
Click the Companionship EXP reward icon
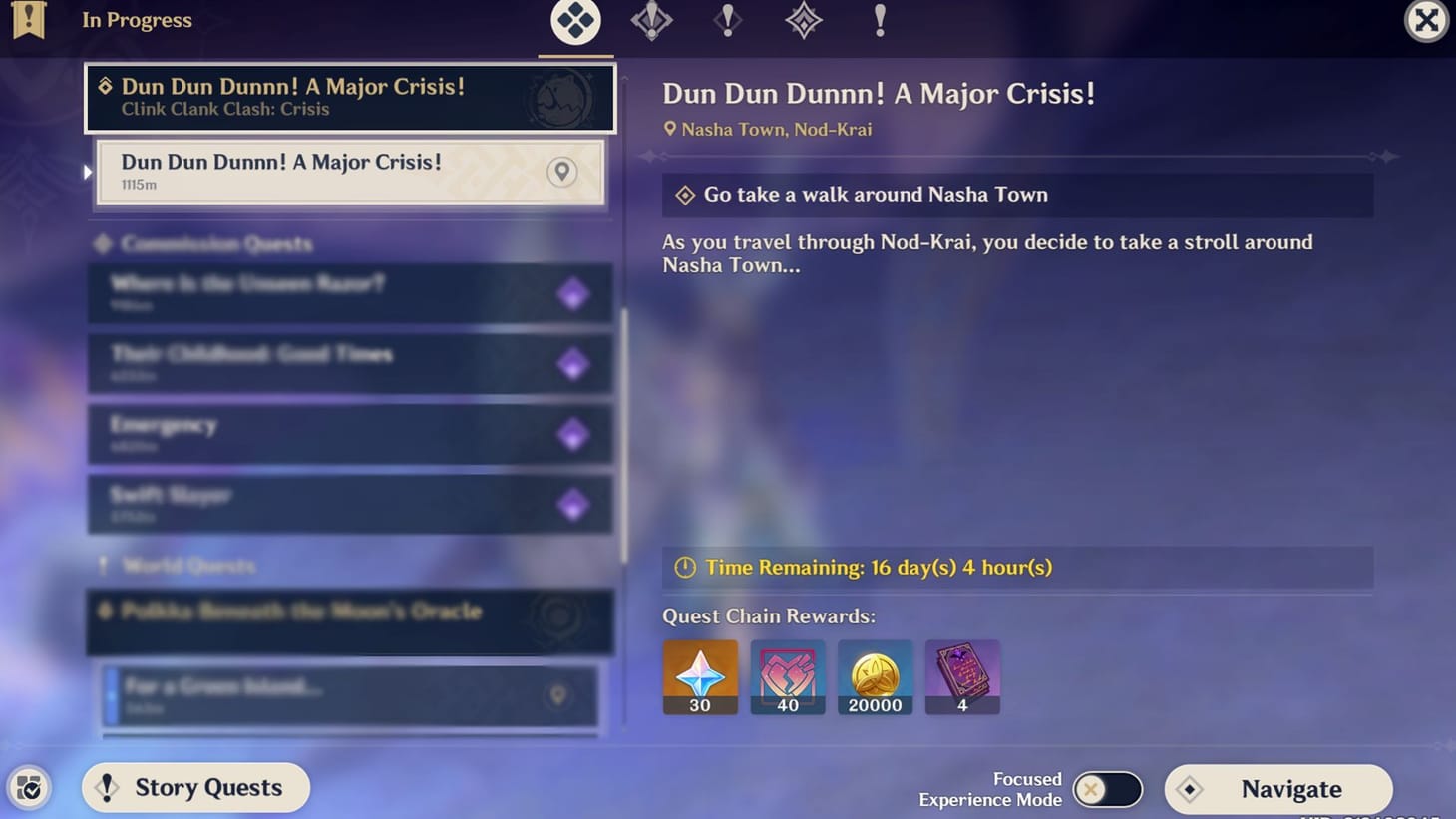pos(787,676)
